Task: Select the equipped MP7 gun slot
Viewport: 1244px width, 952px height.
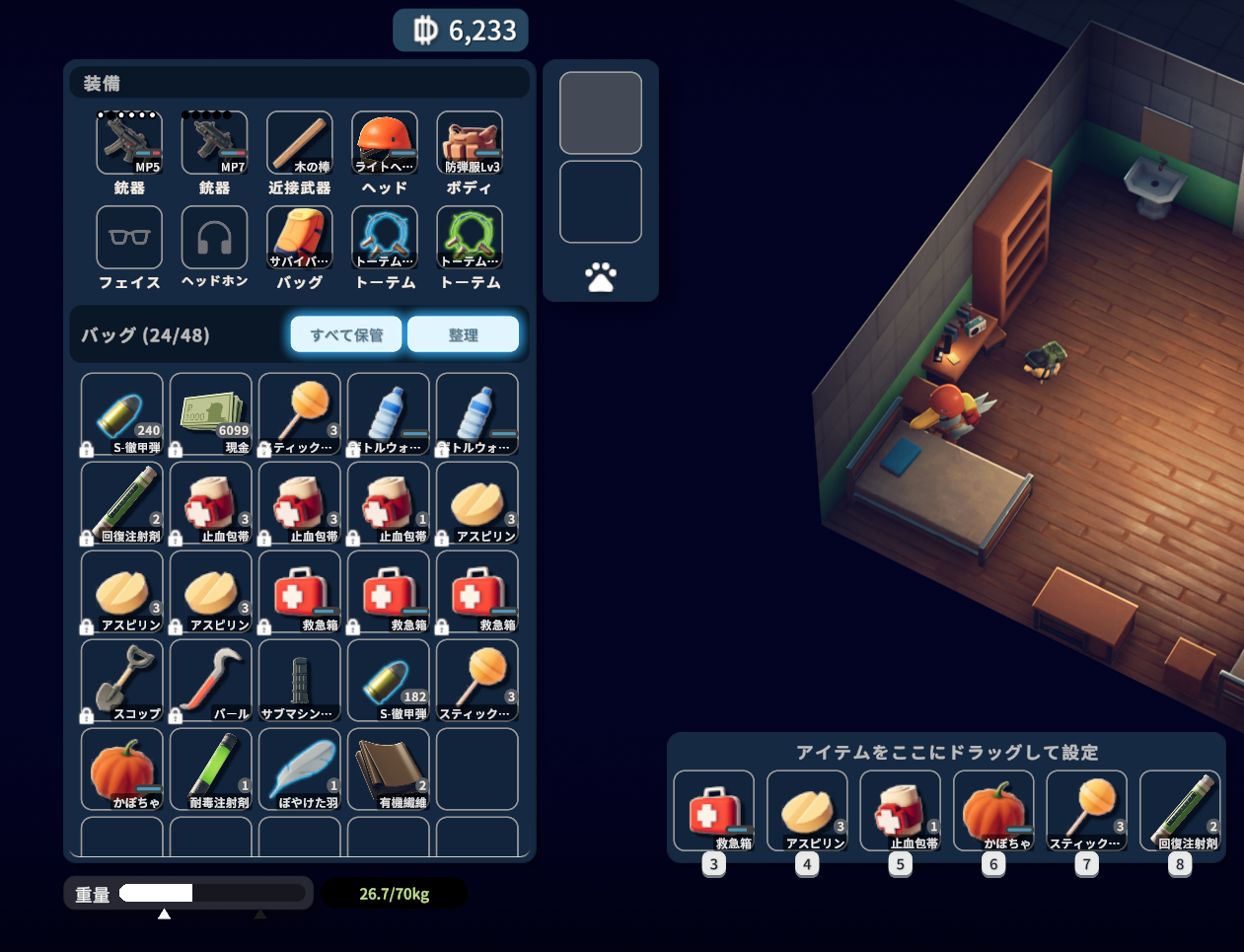Action: (x=214, y=143)
